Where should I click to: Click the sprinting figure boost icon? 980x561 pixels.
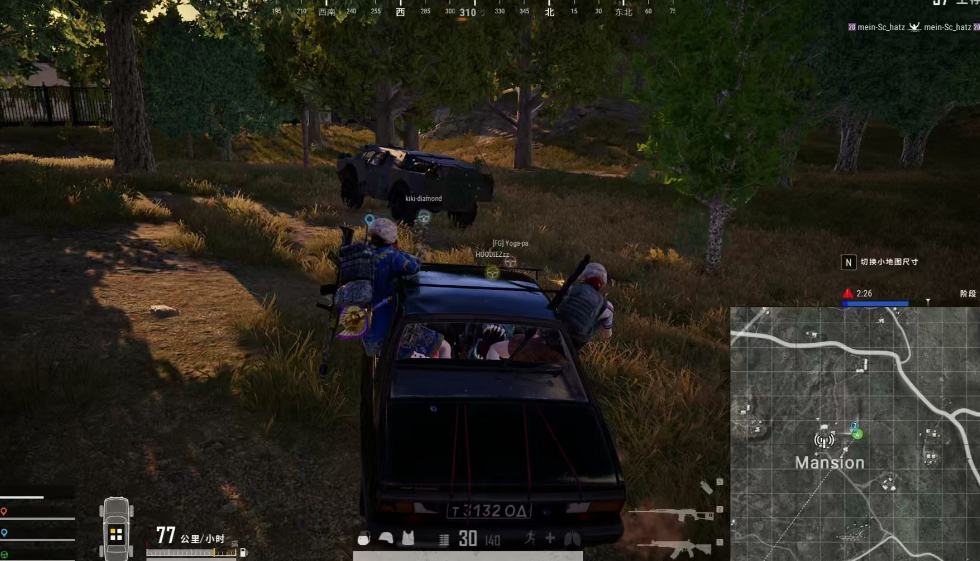[528, 538]
